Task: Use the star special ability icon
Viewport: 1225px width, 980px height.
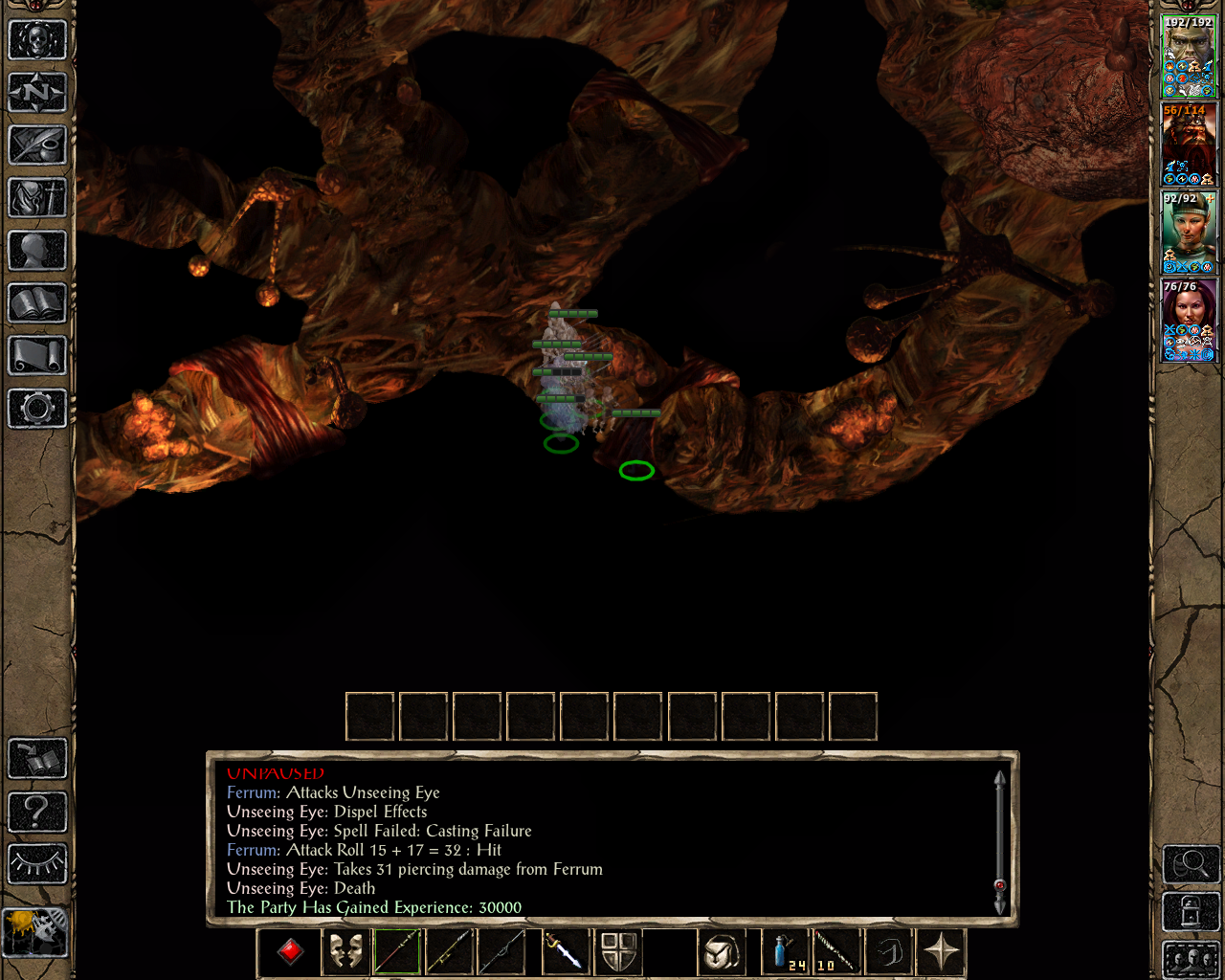Action: (x=941, y=952)
